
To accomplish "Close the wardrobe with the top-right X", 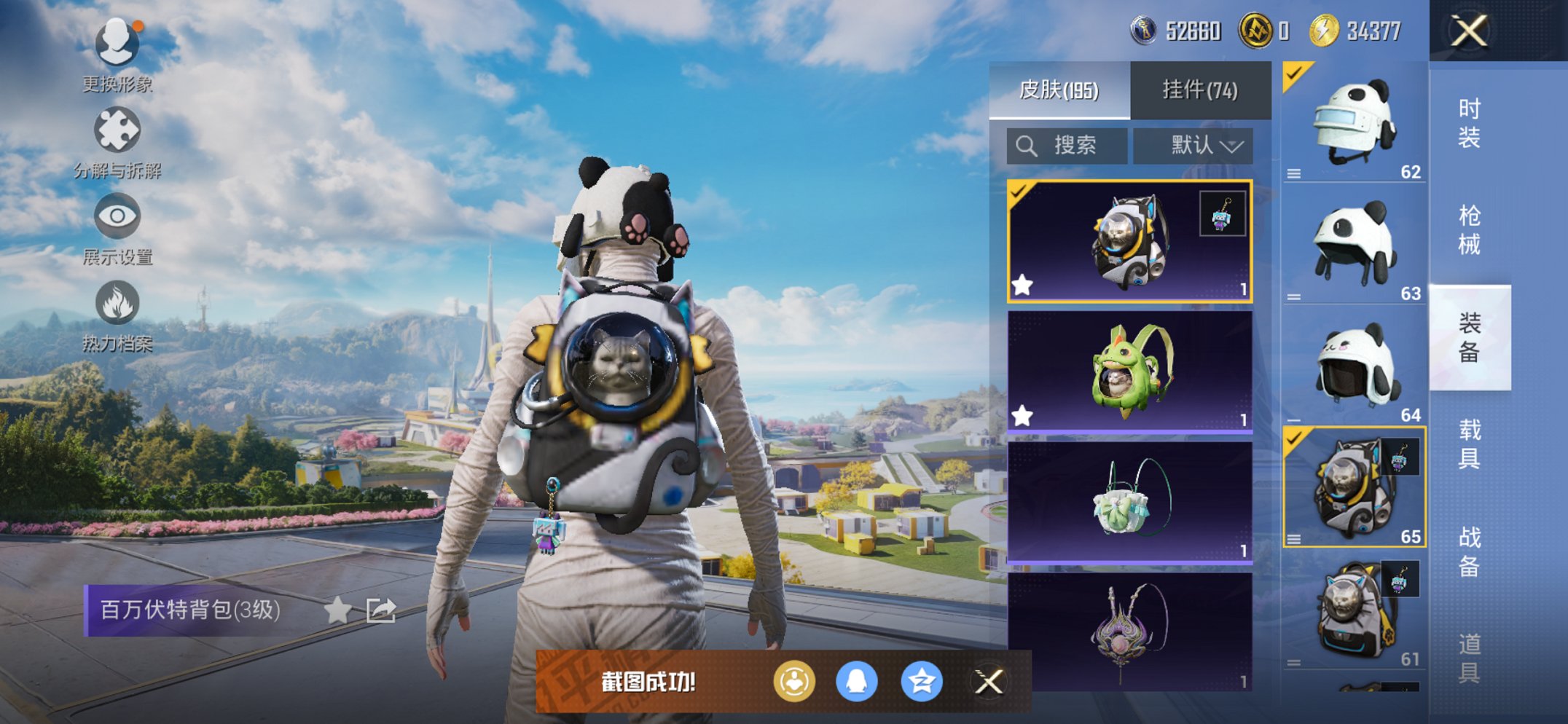I will (1468, 31).
